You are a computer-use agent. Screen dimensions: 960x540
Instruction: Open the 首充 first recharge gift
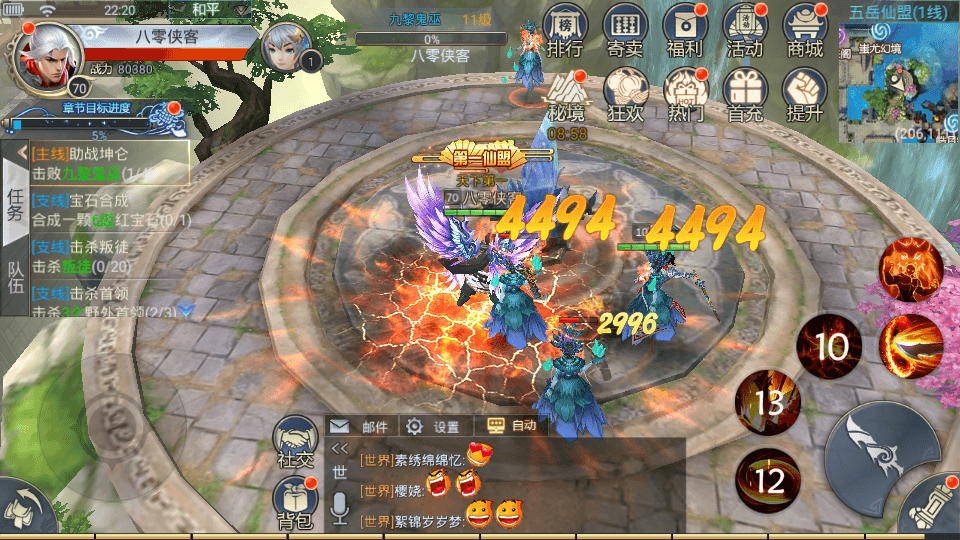point(745,94)
